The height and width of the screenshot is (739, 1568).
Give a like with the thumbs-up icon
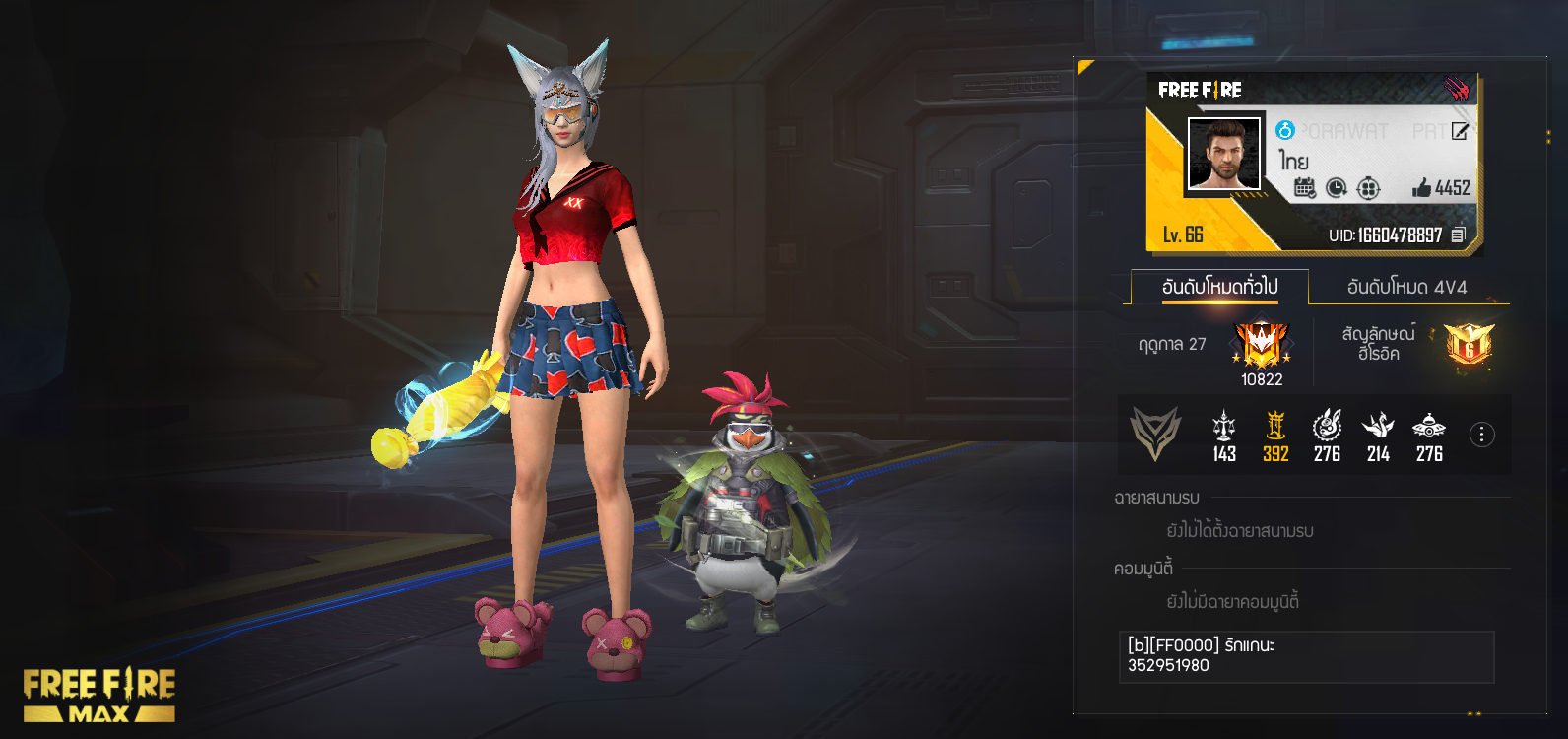point(1421,187)
